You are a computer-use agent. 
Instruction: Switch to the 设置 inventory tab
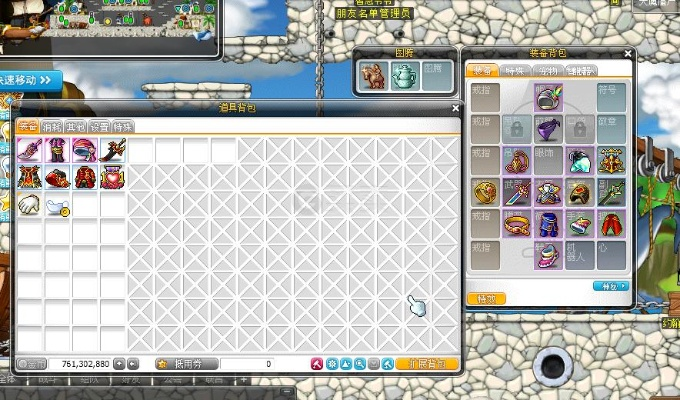[x=99, y=127]
